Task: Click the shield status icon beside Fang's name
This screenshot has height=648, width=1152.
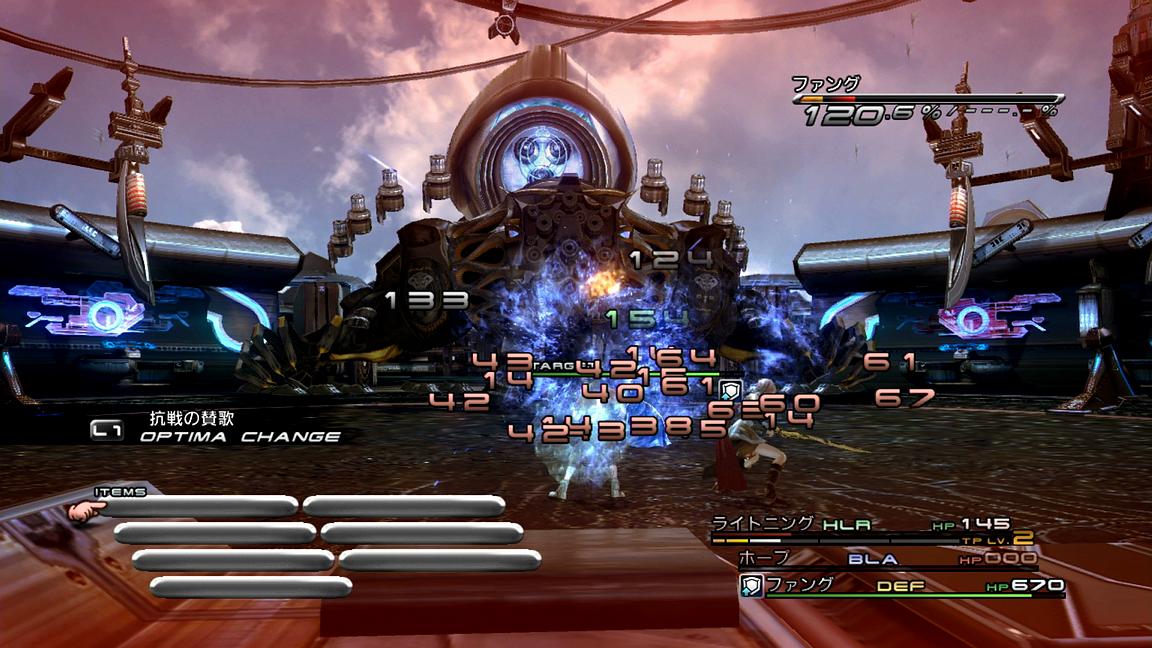Action: click(x=751, y=586)
